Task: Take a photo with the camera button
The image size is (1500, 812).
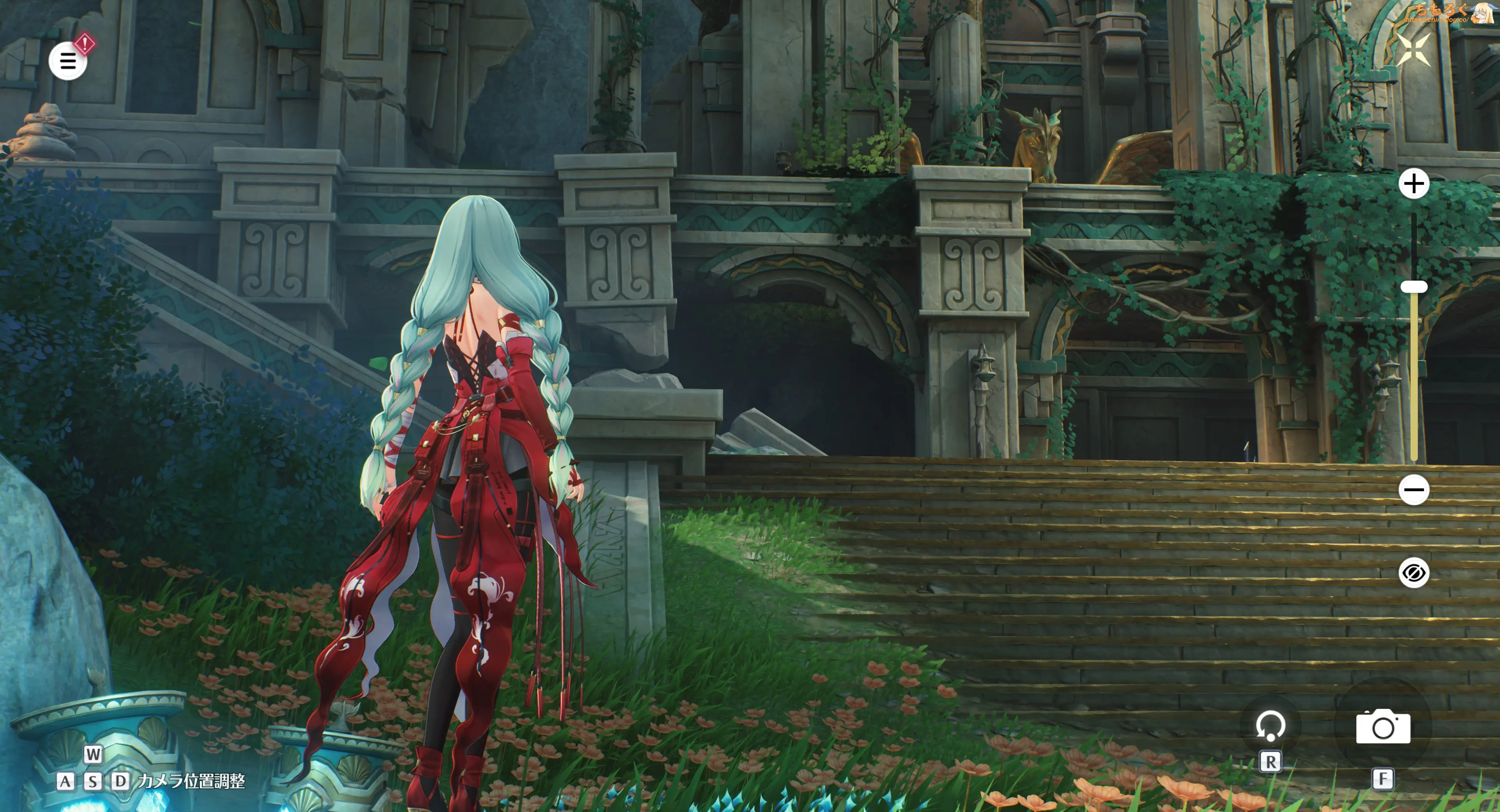Action: pos(1383,727)
